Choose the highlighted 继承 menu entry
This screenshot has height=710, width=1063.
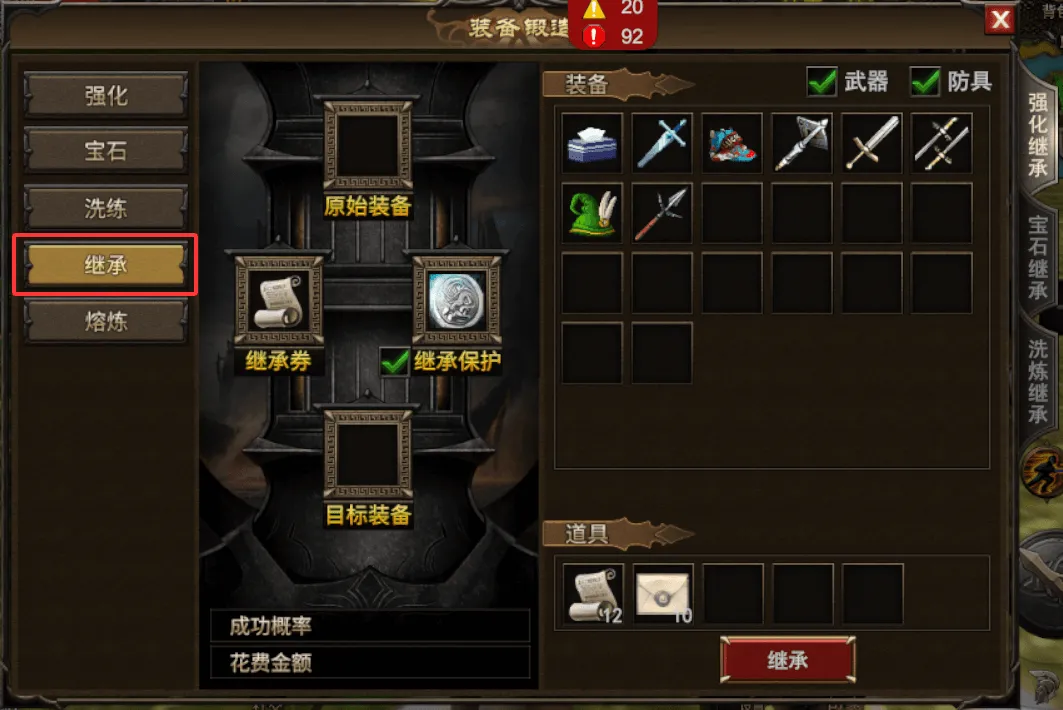point(105,266)
